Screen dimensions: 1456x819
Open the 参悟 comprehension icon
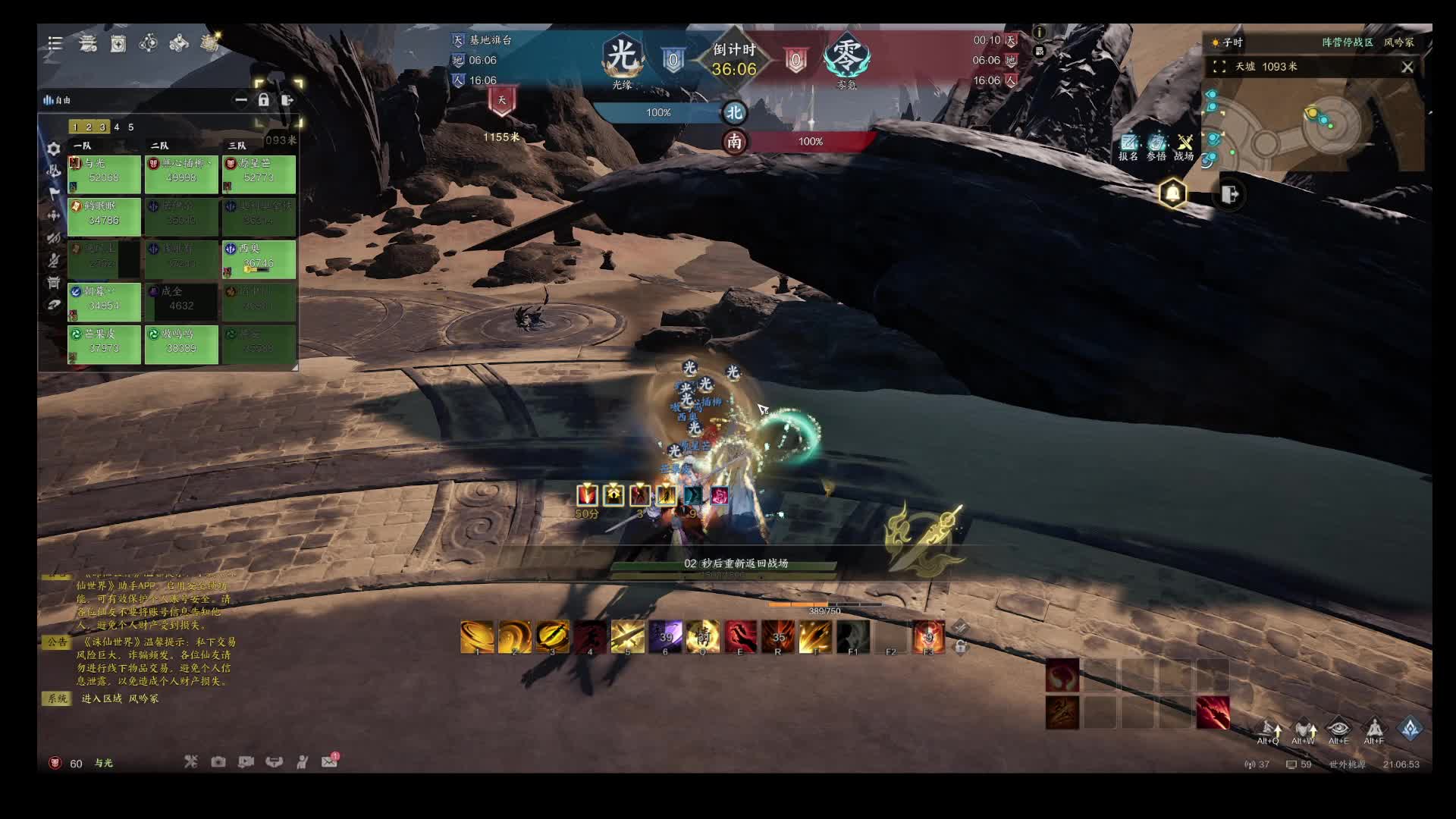(1156, 146)
